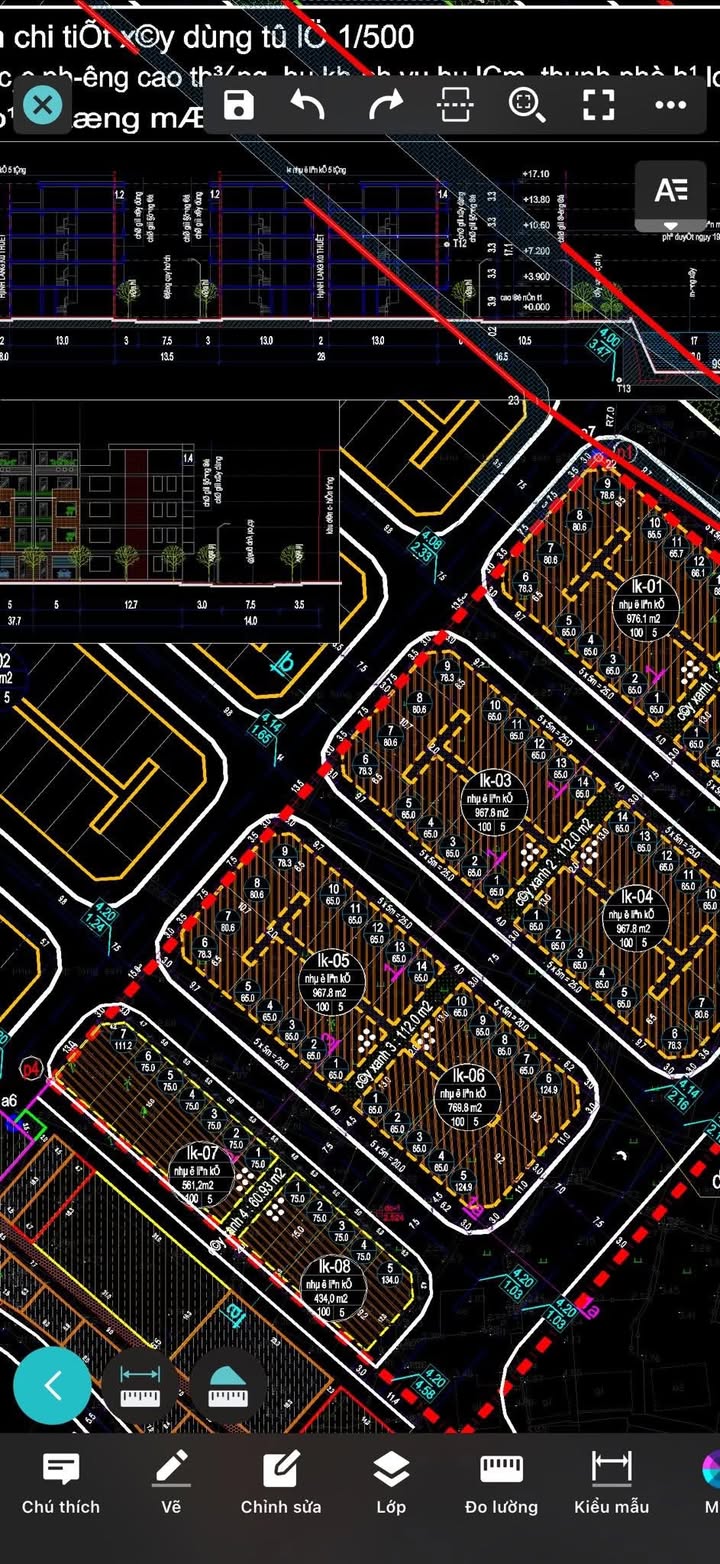Image resolution: width=720 pixels, height=1564 pixels.
Task: Open the three-dot more options menu
Action: click(x=670, y=104)
